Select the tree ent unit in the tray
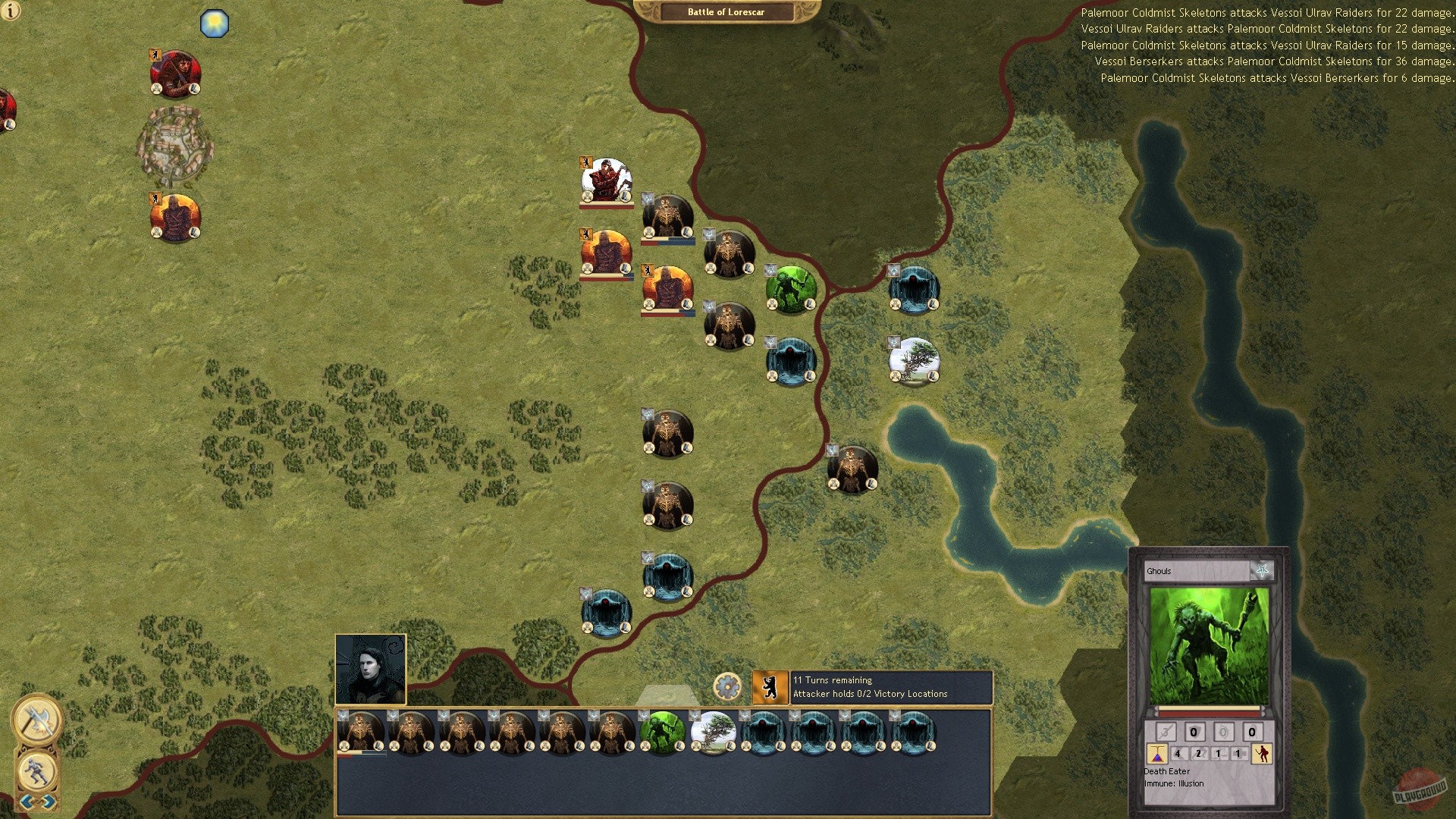 pos(713,733)
